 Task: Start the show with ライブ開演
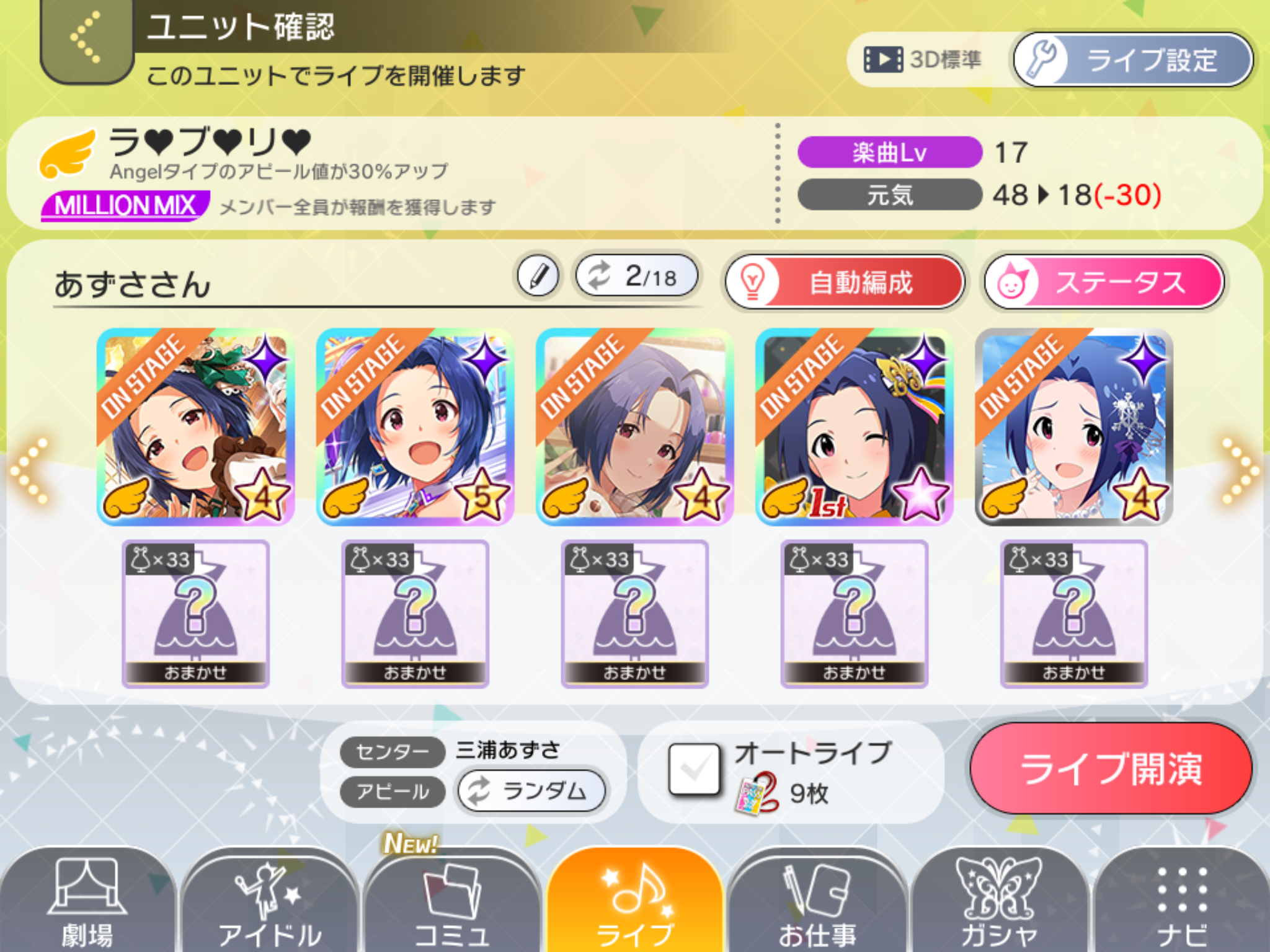pos(1111,769)
